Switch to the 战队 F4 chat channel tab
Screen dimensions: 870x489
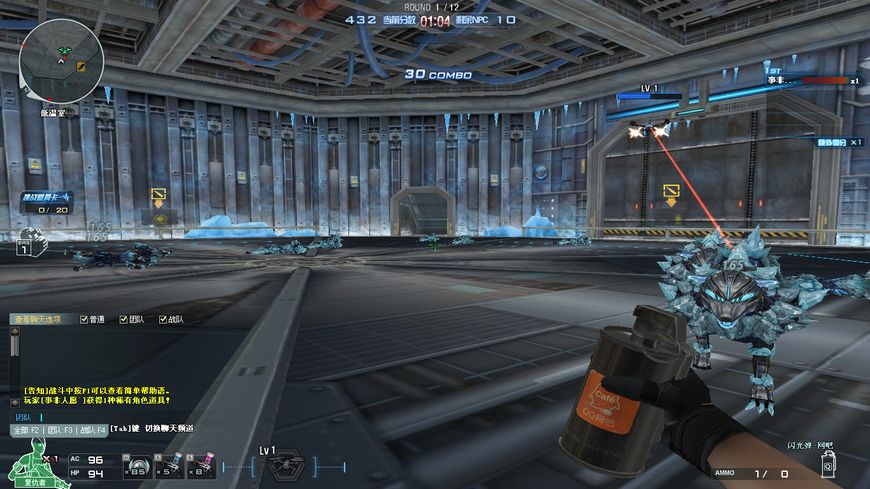pos(93,429)
